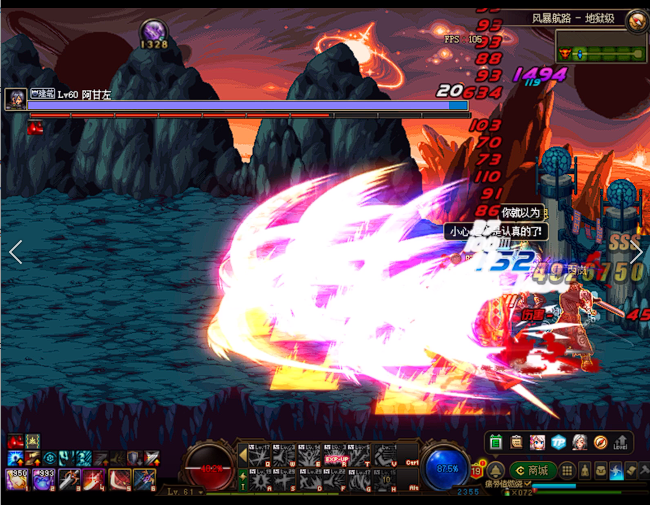Open the blue TP icon
The image size is (650, 505).
tap(559, 442)
